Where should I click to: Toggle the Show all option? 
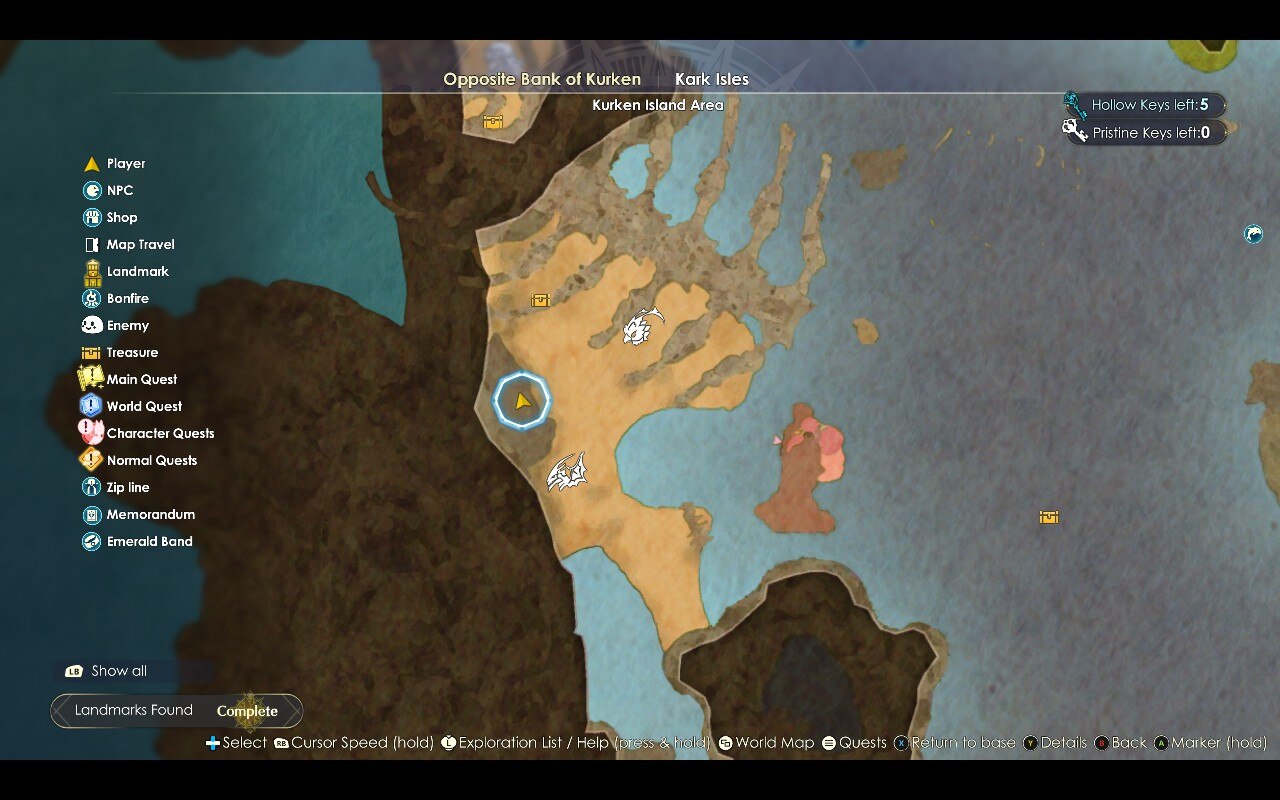tap(118, 671)
